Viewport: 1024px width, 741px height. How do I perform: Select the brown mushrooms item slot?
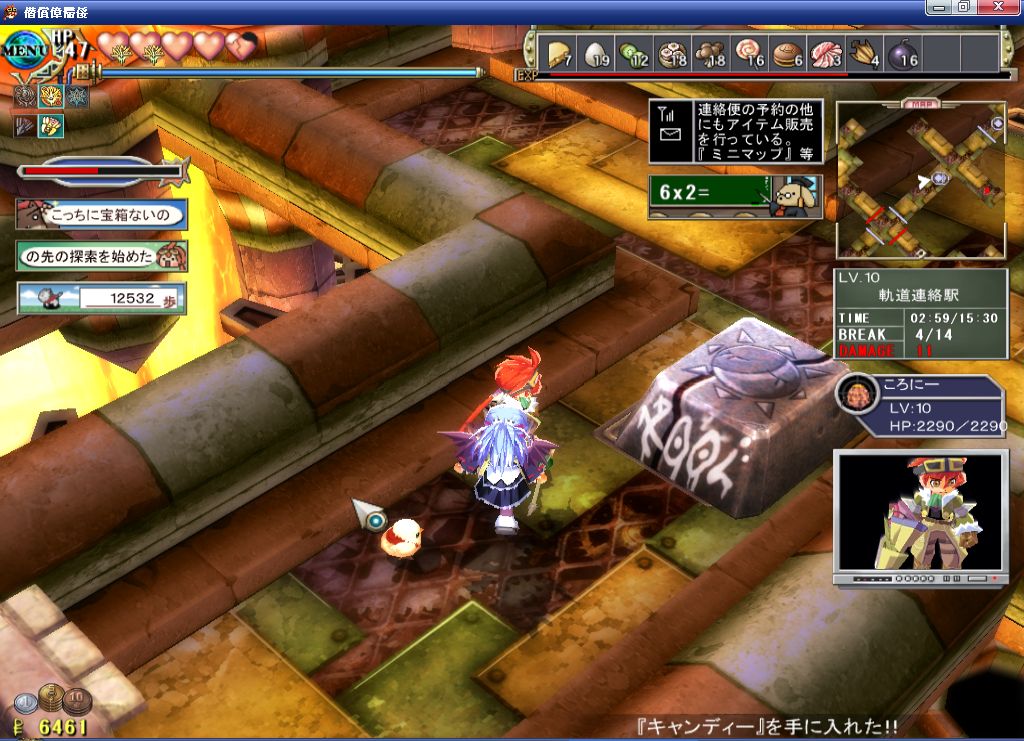(710, 53)
